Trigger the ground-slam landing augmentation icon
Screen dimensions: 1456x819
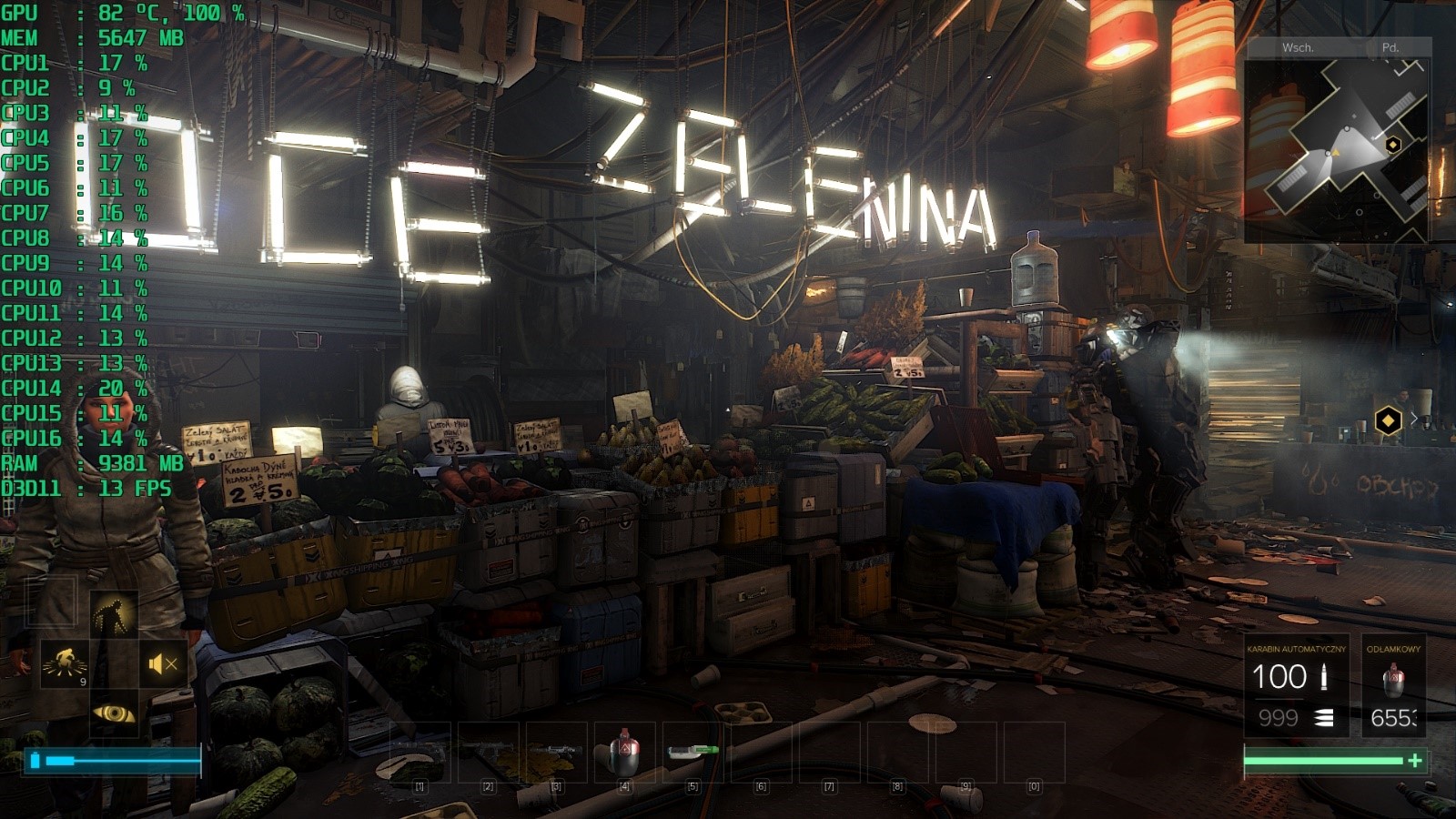pos(65,664)
